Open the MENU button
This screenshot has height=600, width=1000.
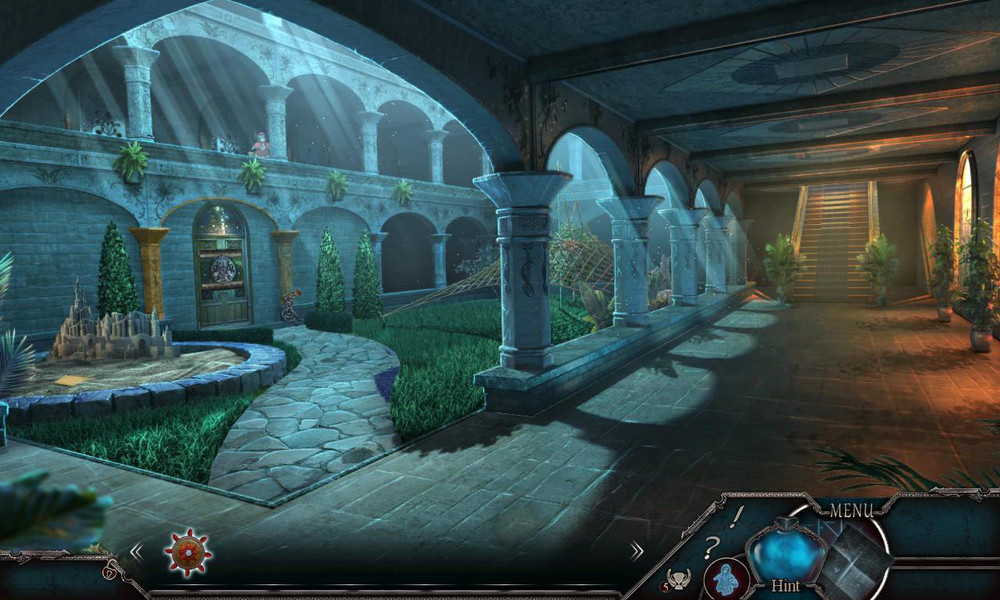coord(850,511)
